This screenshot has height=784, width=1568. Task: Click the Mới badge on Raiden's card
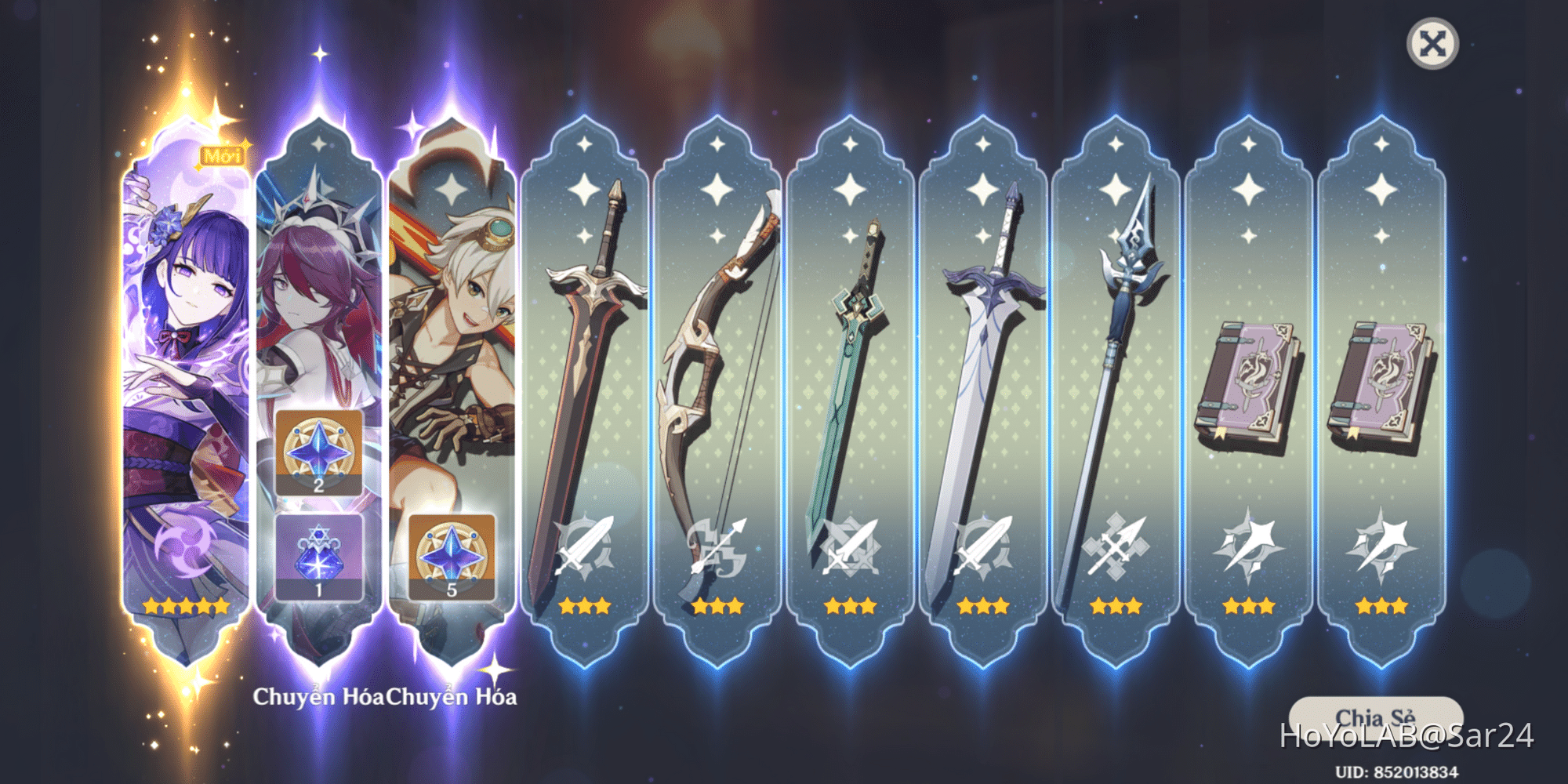(220, 156)
